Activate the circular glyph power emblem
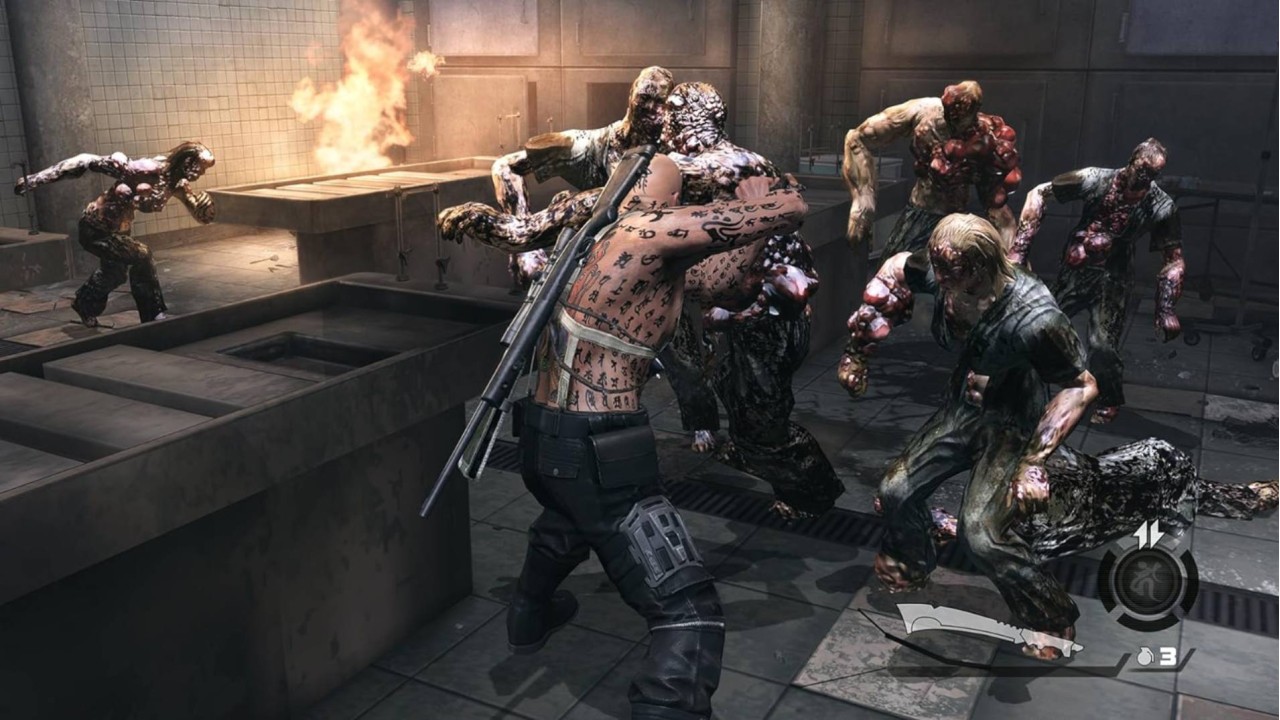 1148,581
